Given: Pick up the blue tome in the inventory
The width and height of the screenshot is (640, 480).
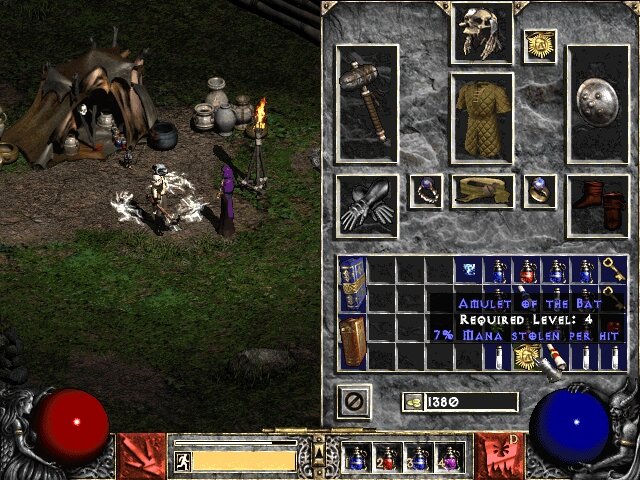Looking at the screenshot, I should click(352, 284).
